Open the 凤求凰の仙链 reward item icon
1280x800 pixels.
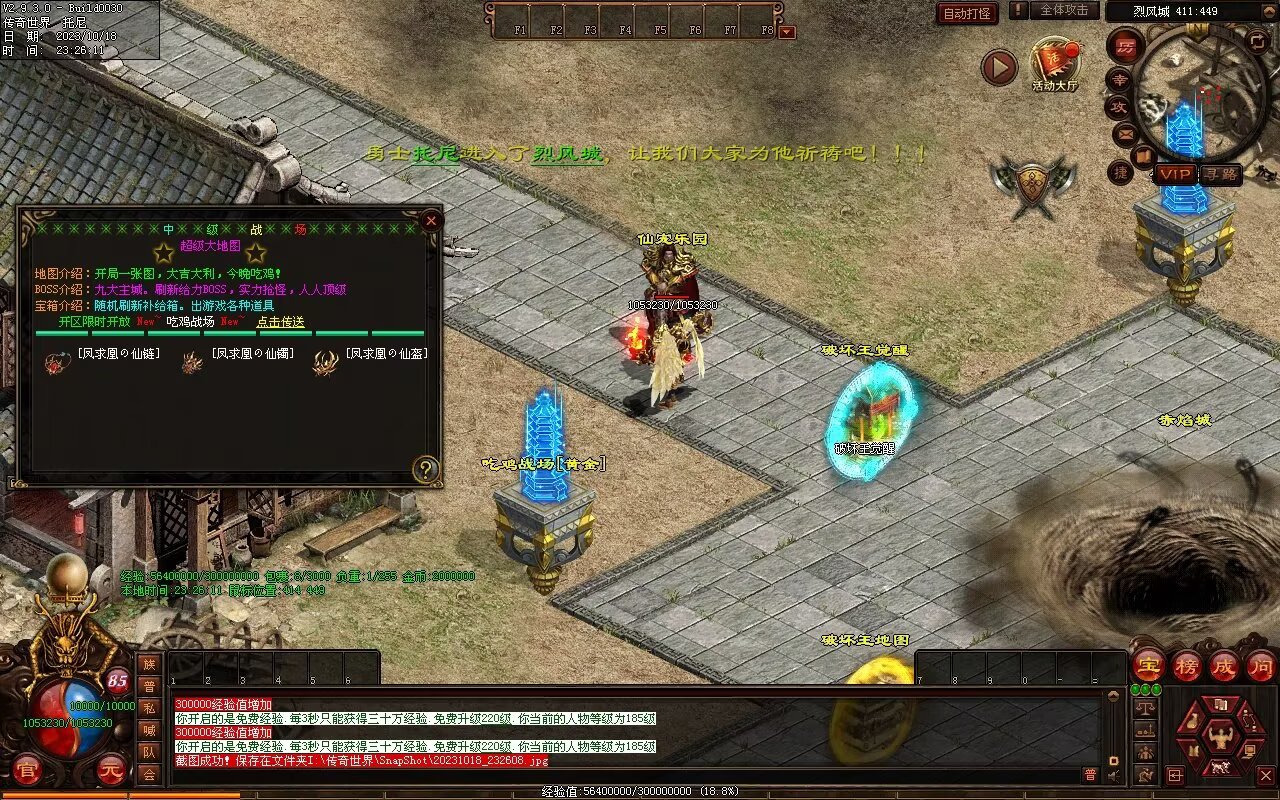click(56, 364)
